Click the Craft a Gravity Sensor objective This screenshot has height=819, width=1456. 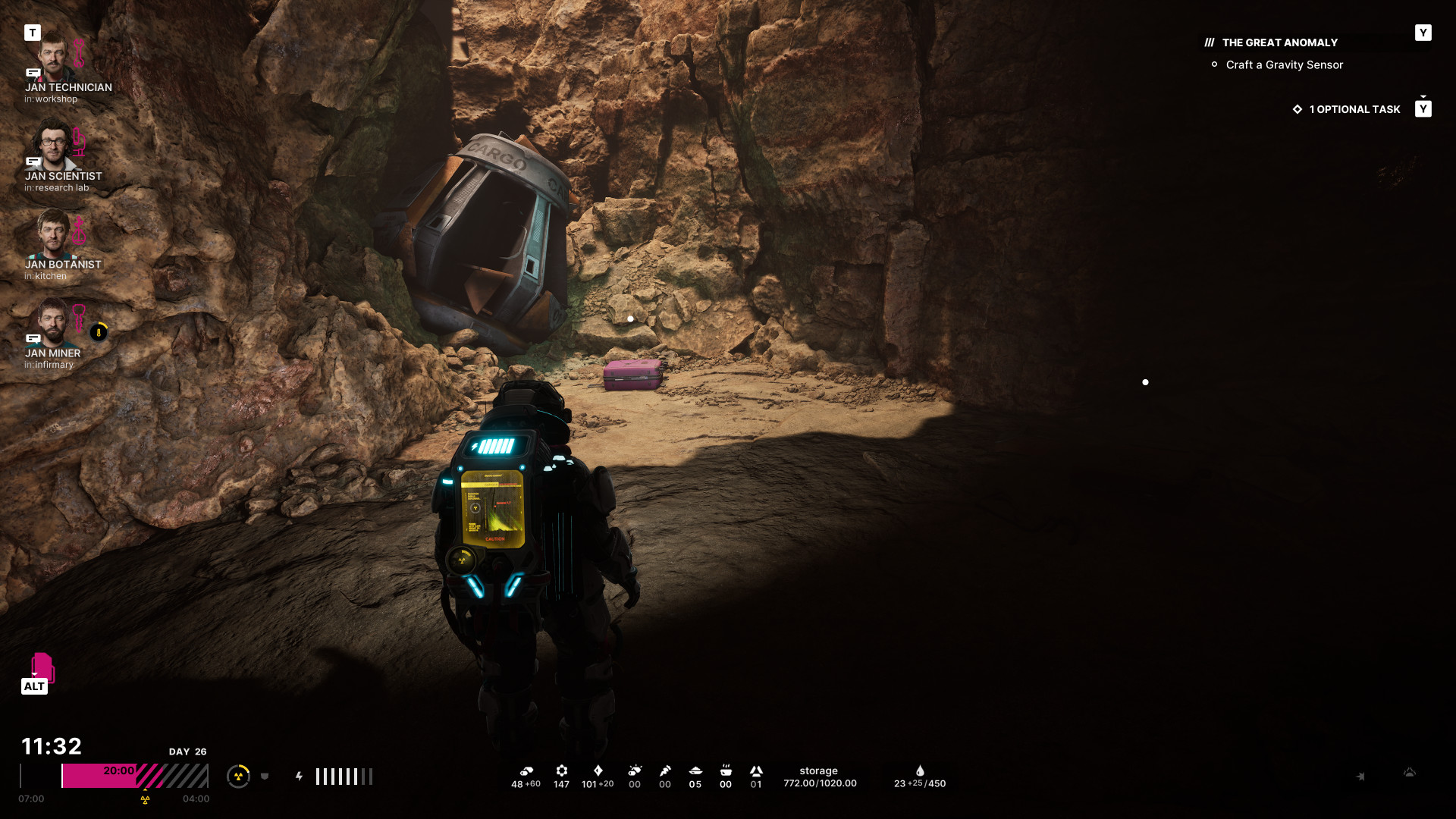click(x=1284, y=65)
